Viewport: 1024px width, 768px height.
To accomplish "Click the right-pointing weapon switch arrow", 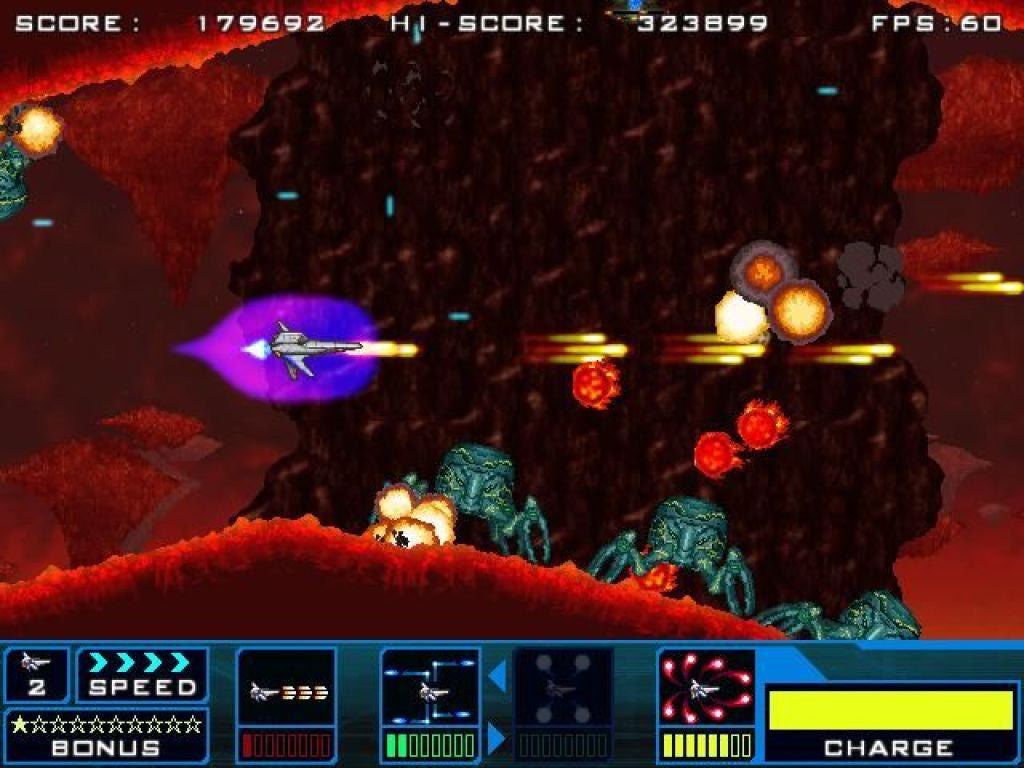I will point(497,738).
